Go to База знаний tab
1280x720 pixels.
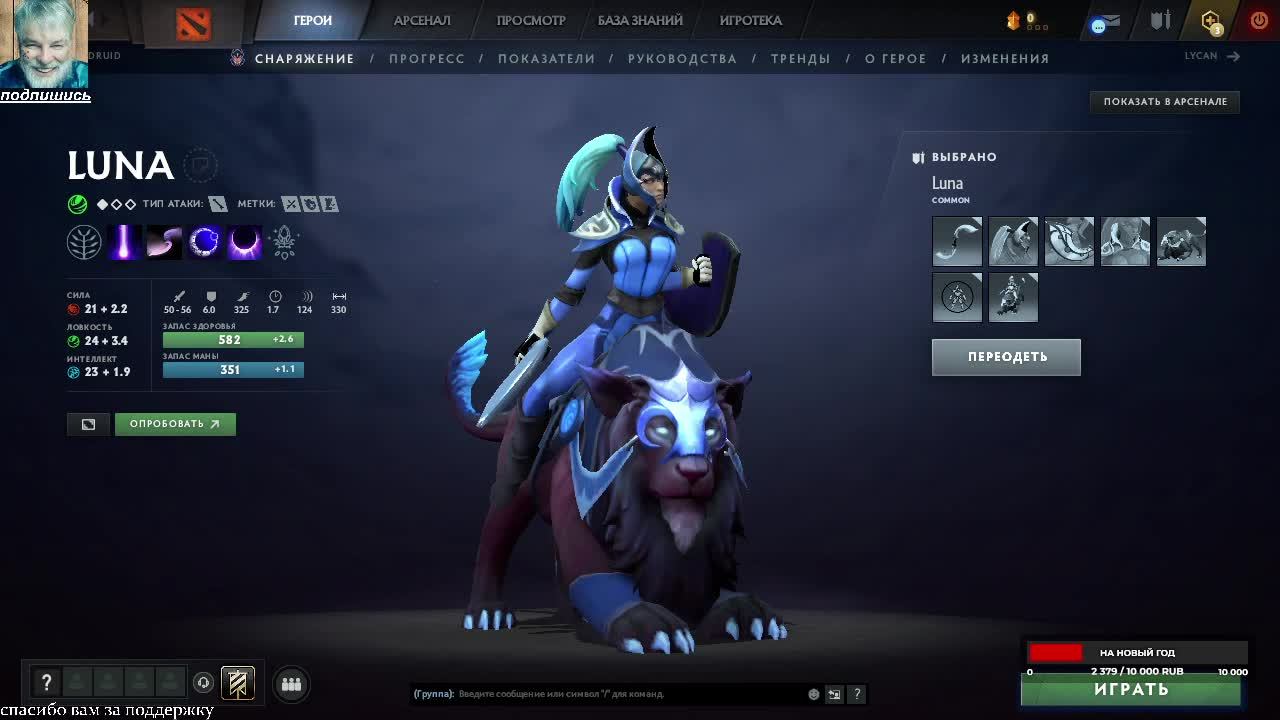[640, 21]
